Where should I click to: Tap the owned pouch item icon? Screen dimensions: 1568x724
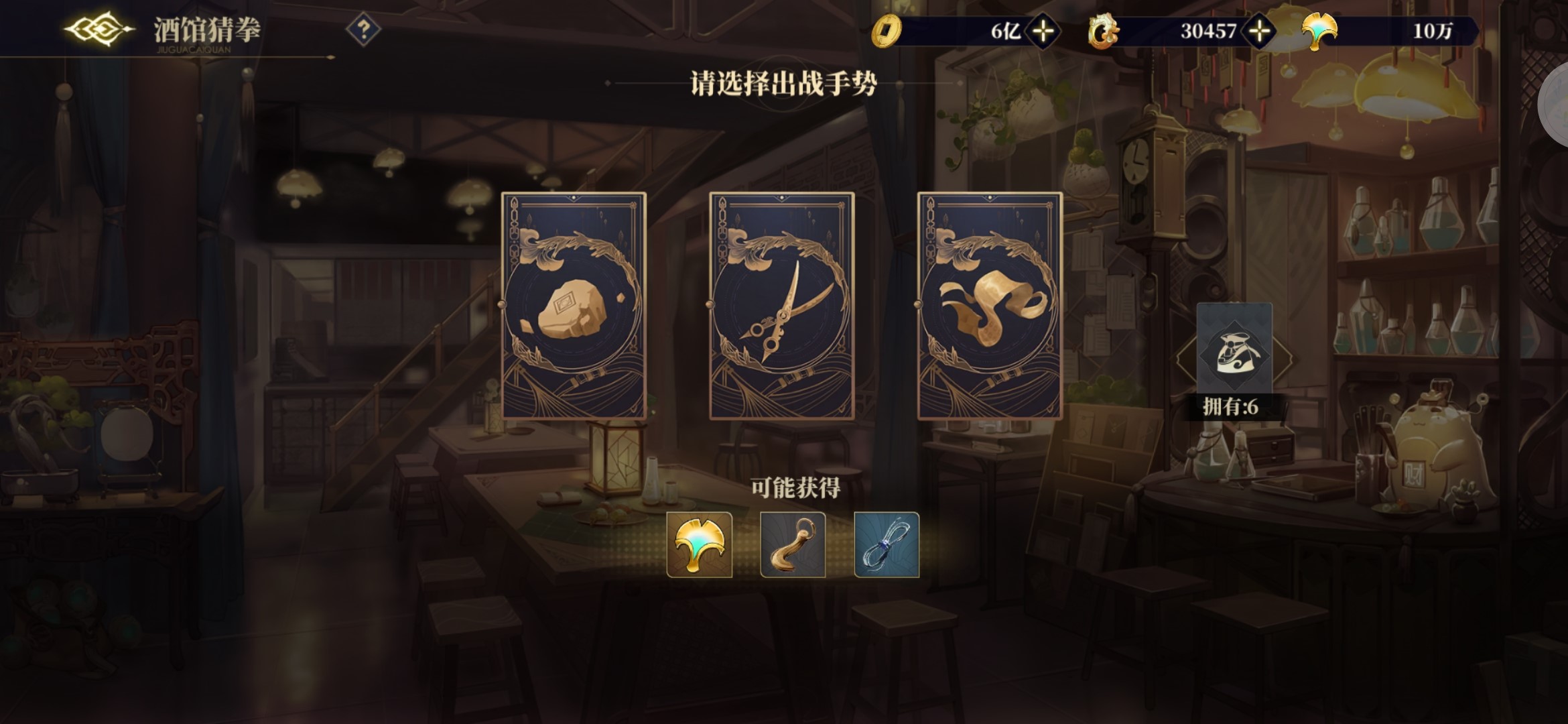1234,349
